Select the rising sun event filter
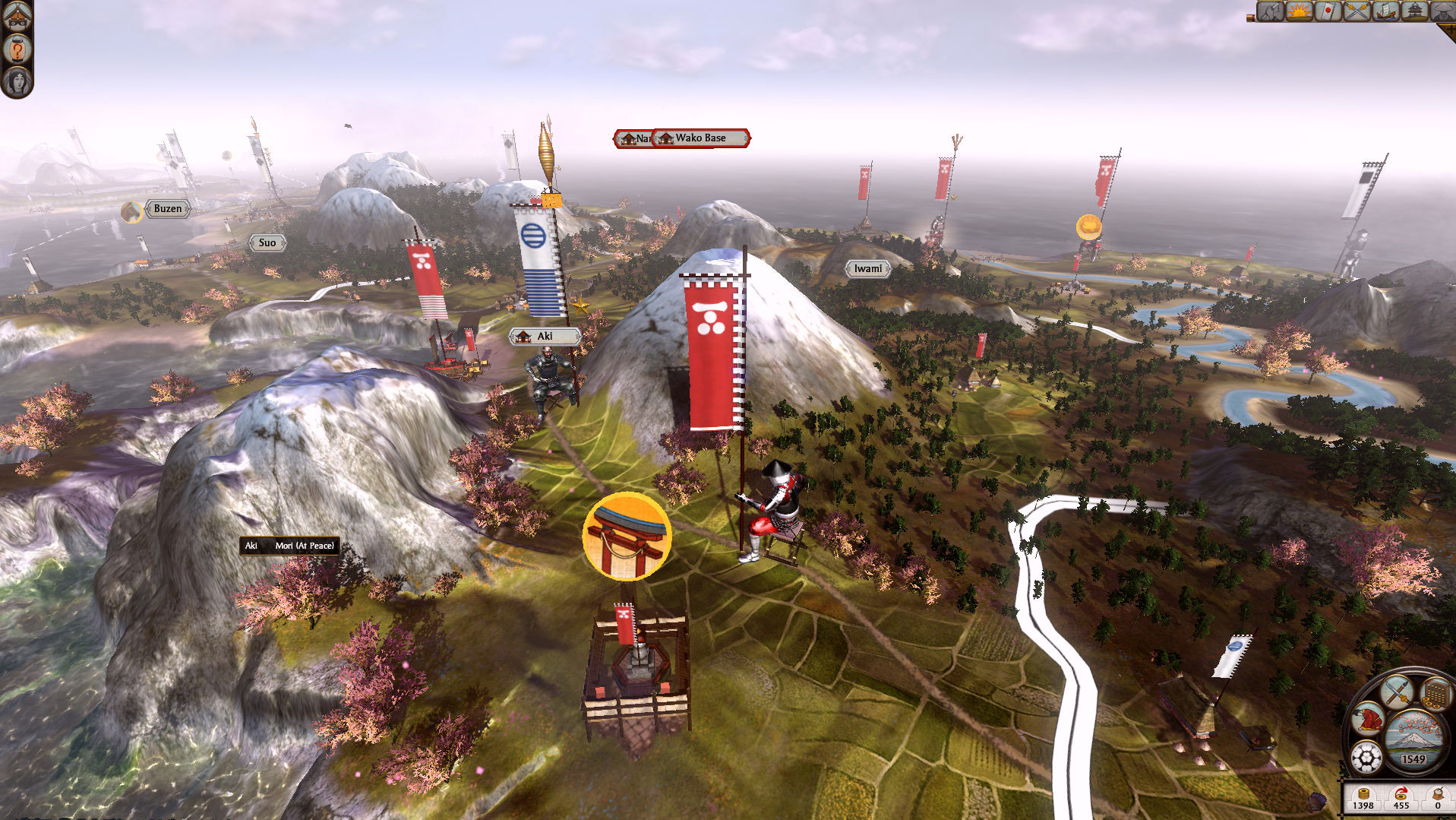This screenshot has width=1456, height=820. tap(1299, 11)
